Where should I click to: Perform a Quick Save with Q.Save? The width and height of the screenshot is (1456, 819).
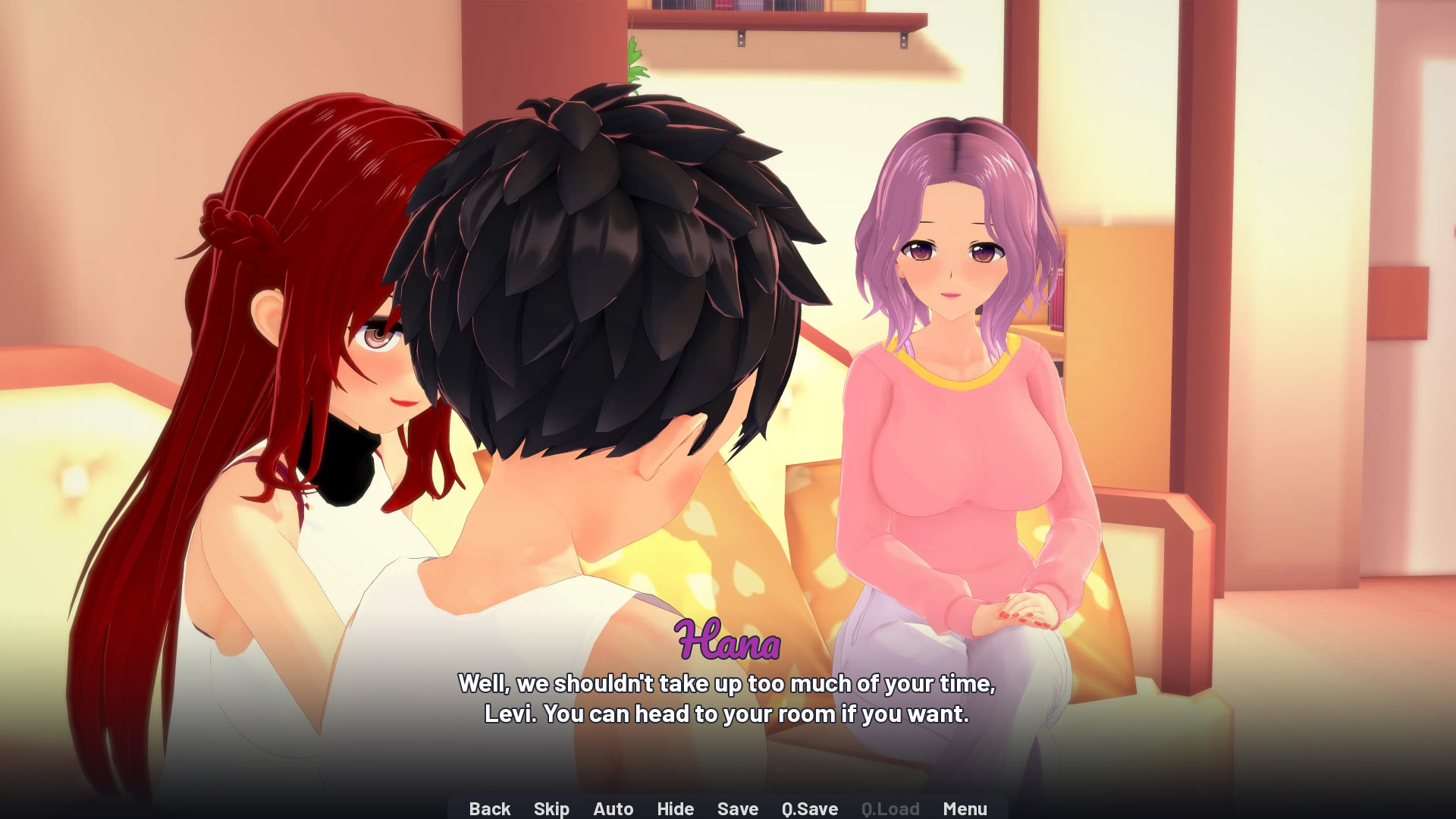(808, 808)
